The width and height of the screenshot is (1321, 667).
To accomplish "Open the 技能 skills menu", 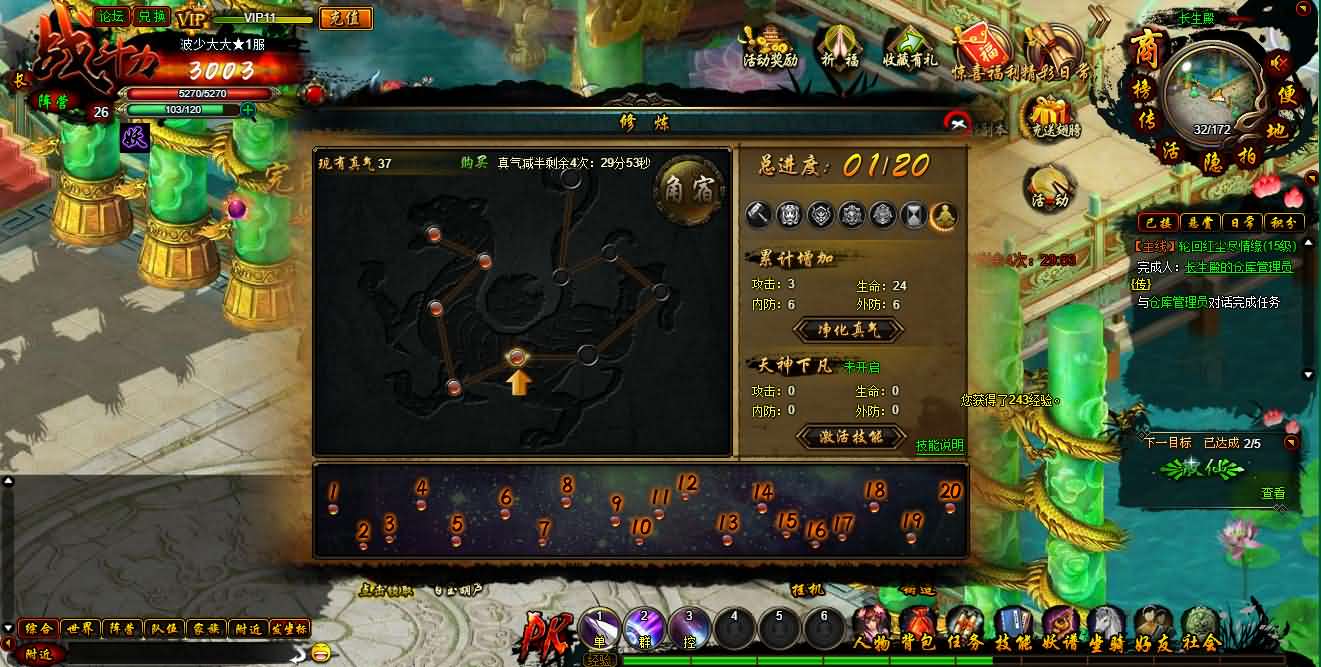I will click(1011, 630).
